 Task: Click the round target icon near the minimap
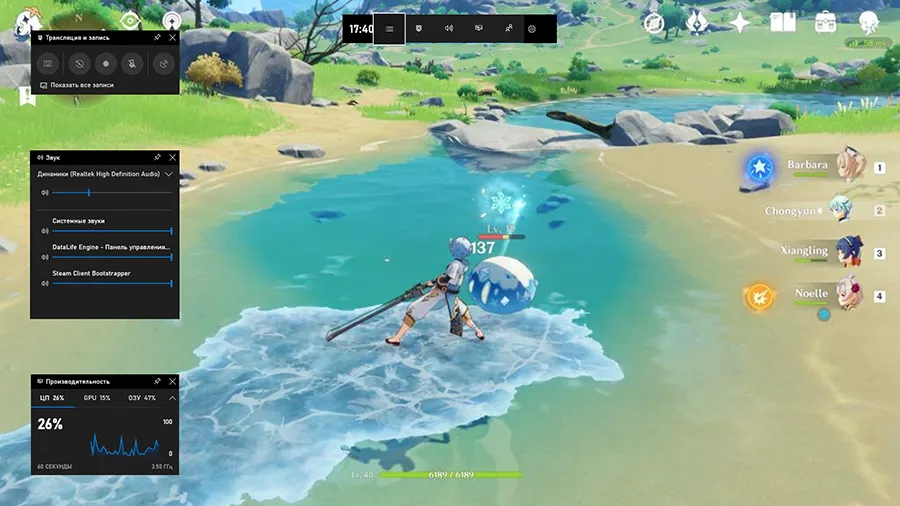(172, 21)
